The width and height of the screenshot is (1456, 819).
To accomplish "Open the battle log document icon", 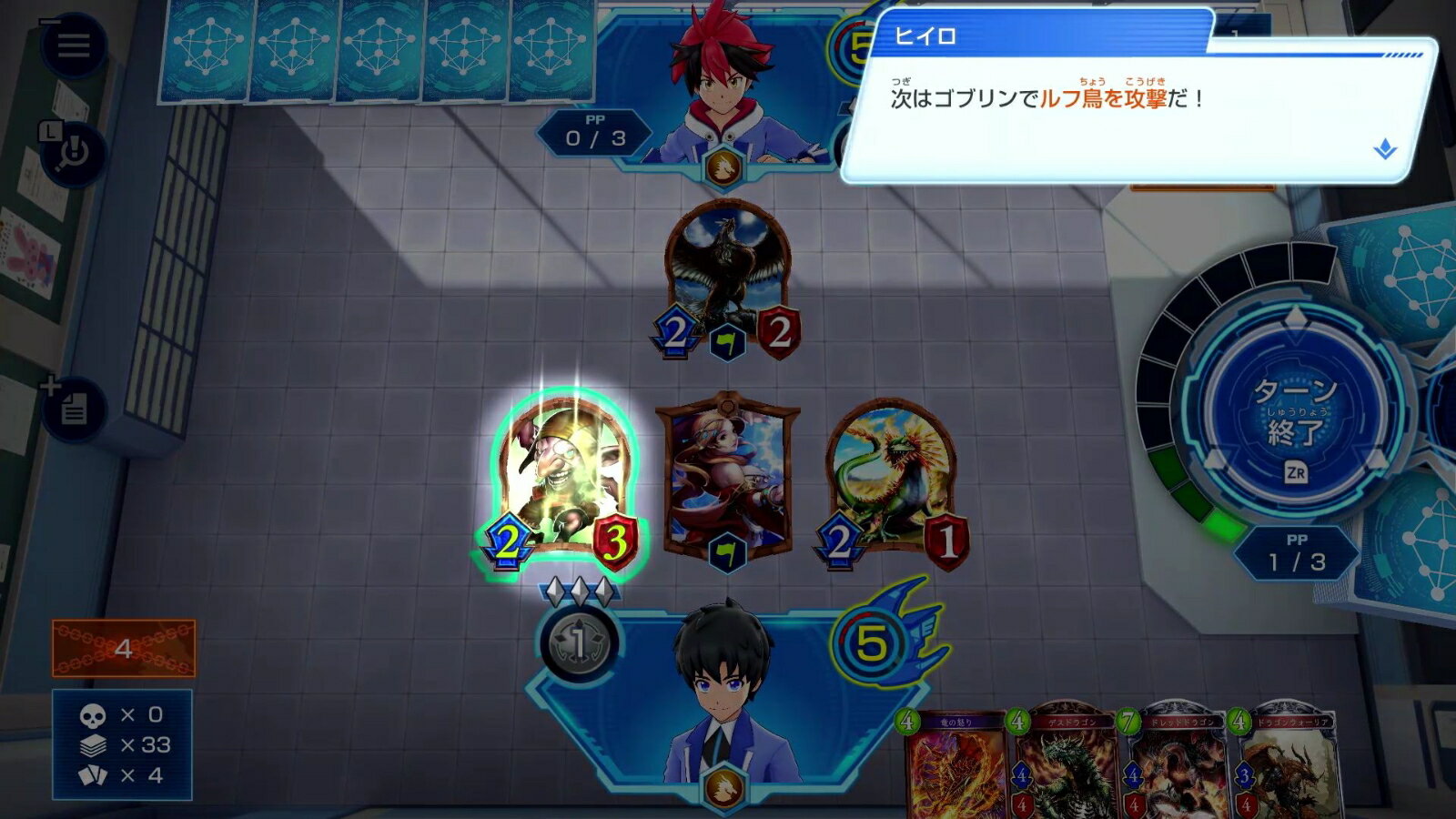I will coord(74,409).
